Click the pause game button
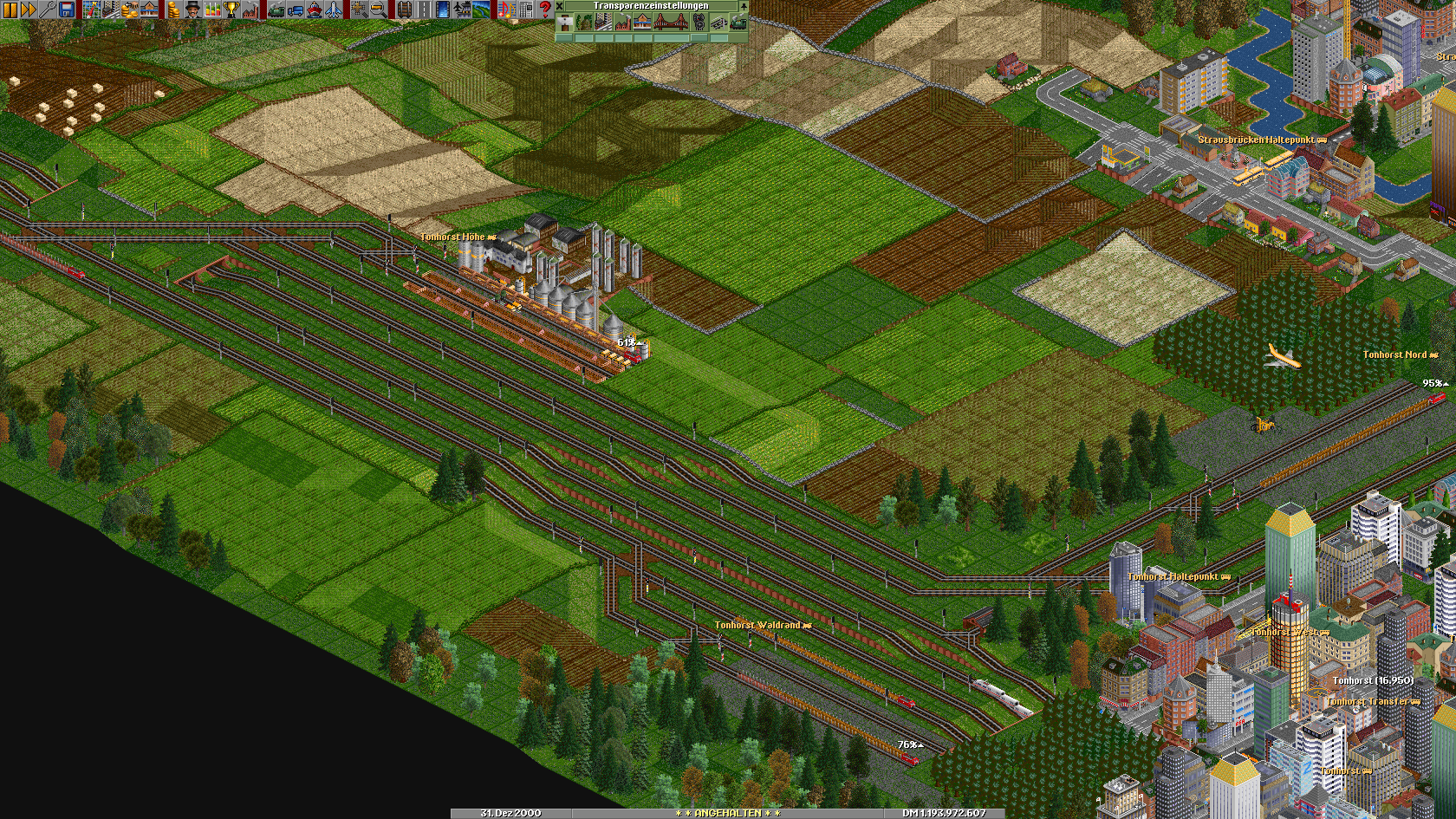The image size is (1456, 819). [10, 10]
